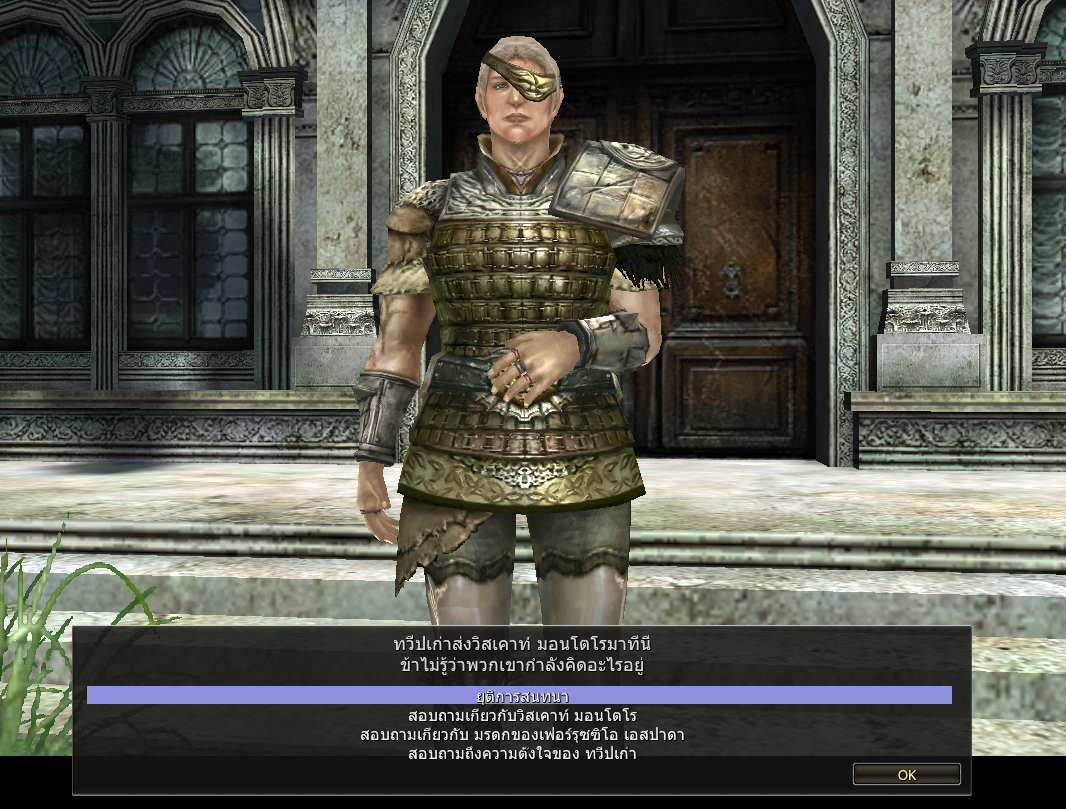
Task: Confirm the dialogue with the OK button
Action: [906, 775]
